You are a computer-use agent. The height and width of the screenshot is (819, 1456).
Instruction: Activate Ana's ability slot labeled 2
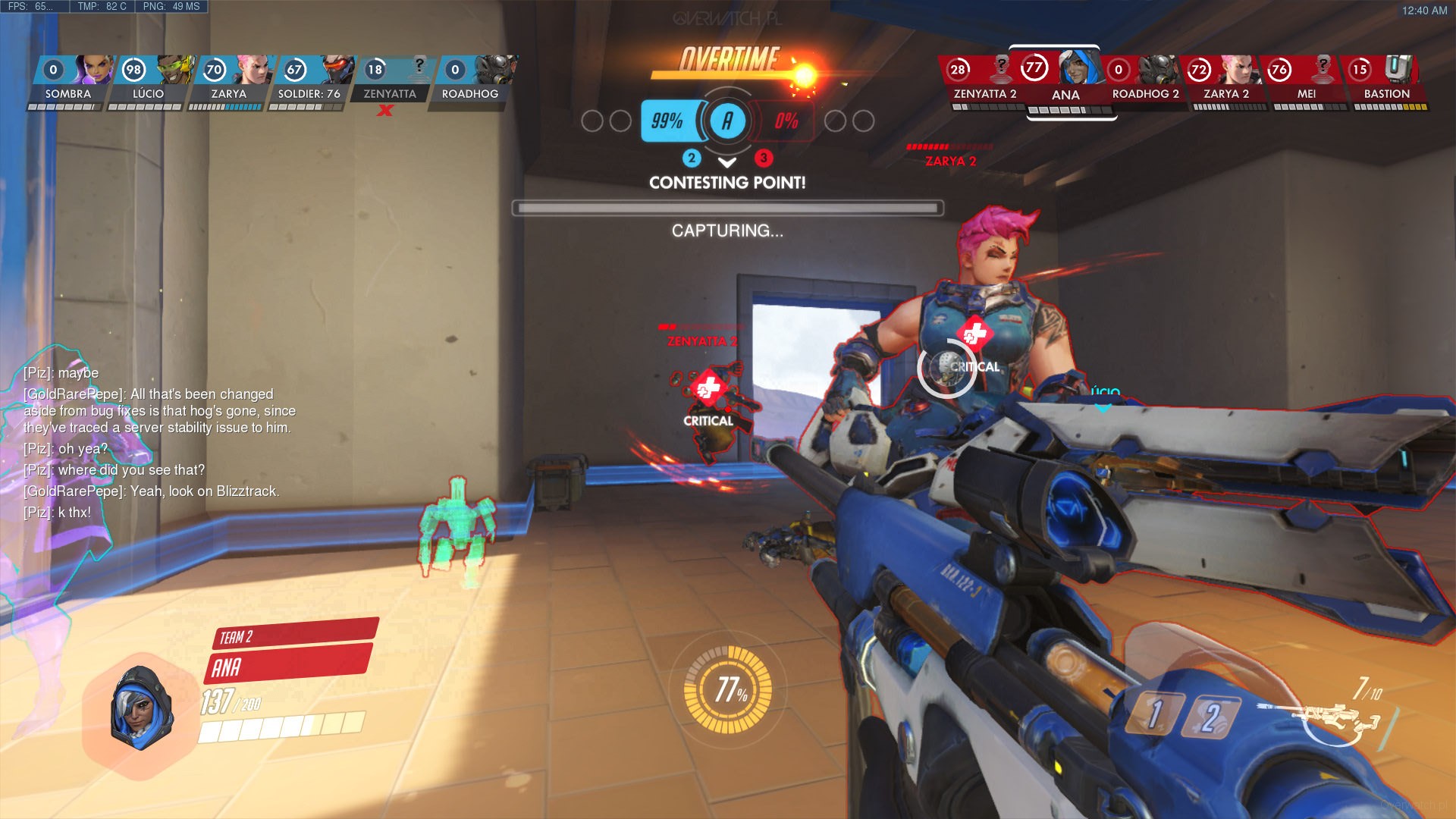click(x=1211, y=717)
